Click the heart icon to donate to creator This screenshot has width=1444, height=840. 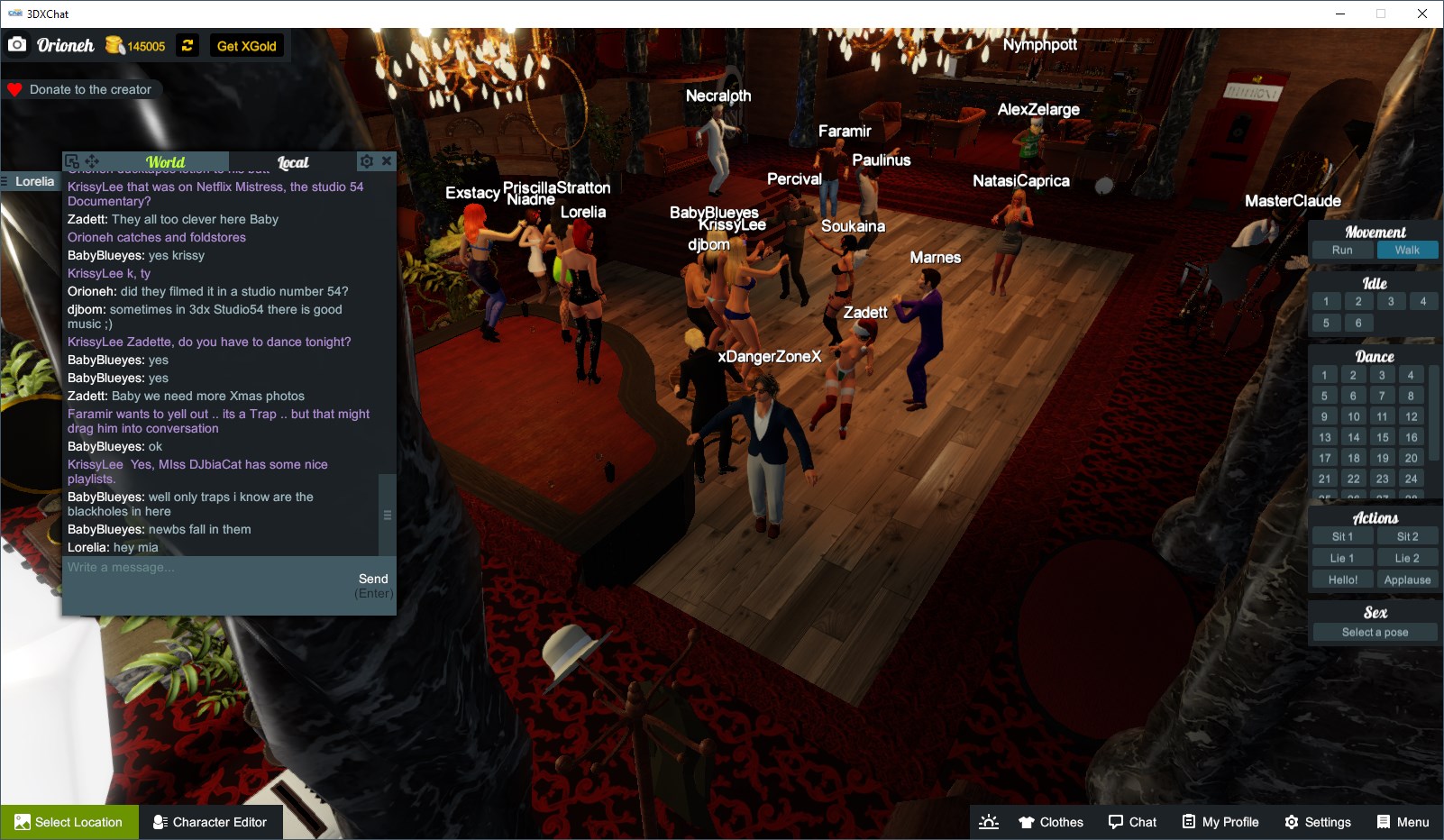click(14, 89)
